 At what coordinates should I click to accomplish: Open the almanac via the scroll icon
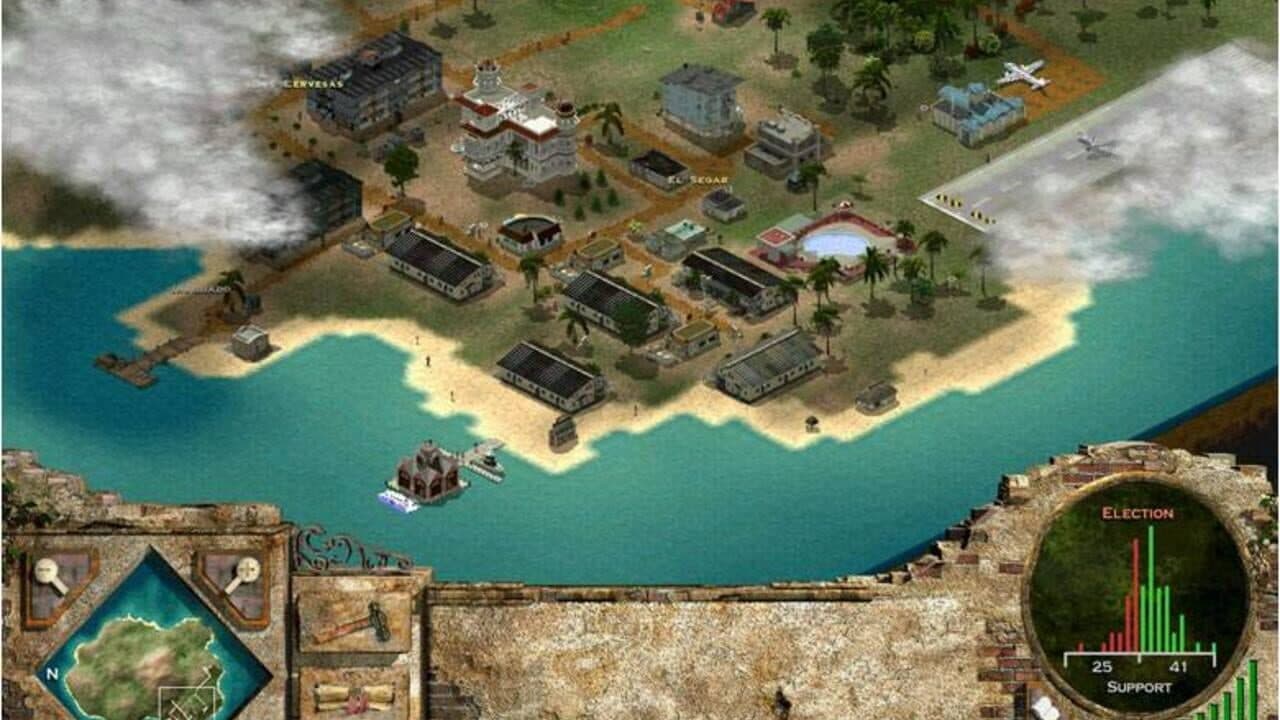[354, 697]
